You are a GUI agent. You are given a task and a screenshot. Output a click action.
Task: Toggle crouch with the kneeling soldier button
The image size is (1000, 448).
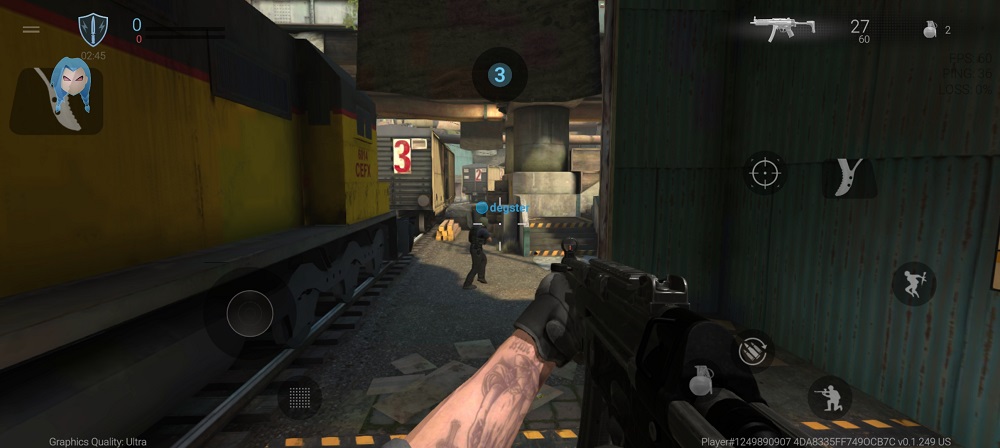click(830, 397)
